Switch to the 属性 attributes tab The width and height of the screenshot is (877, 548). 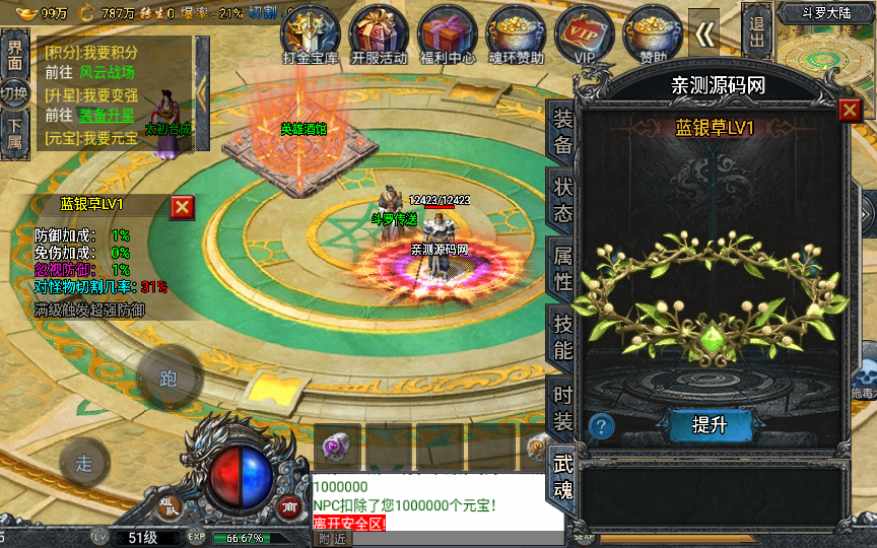point(563,269)
